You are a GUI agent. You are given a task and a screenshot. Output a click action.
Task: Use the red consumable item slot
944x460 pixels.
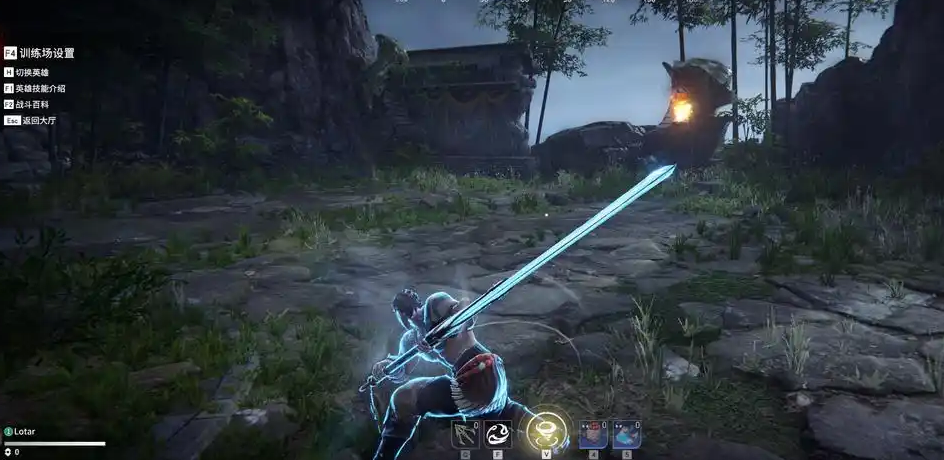[x=594, y=434]
